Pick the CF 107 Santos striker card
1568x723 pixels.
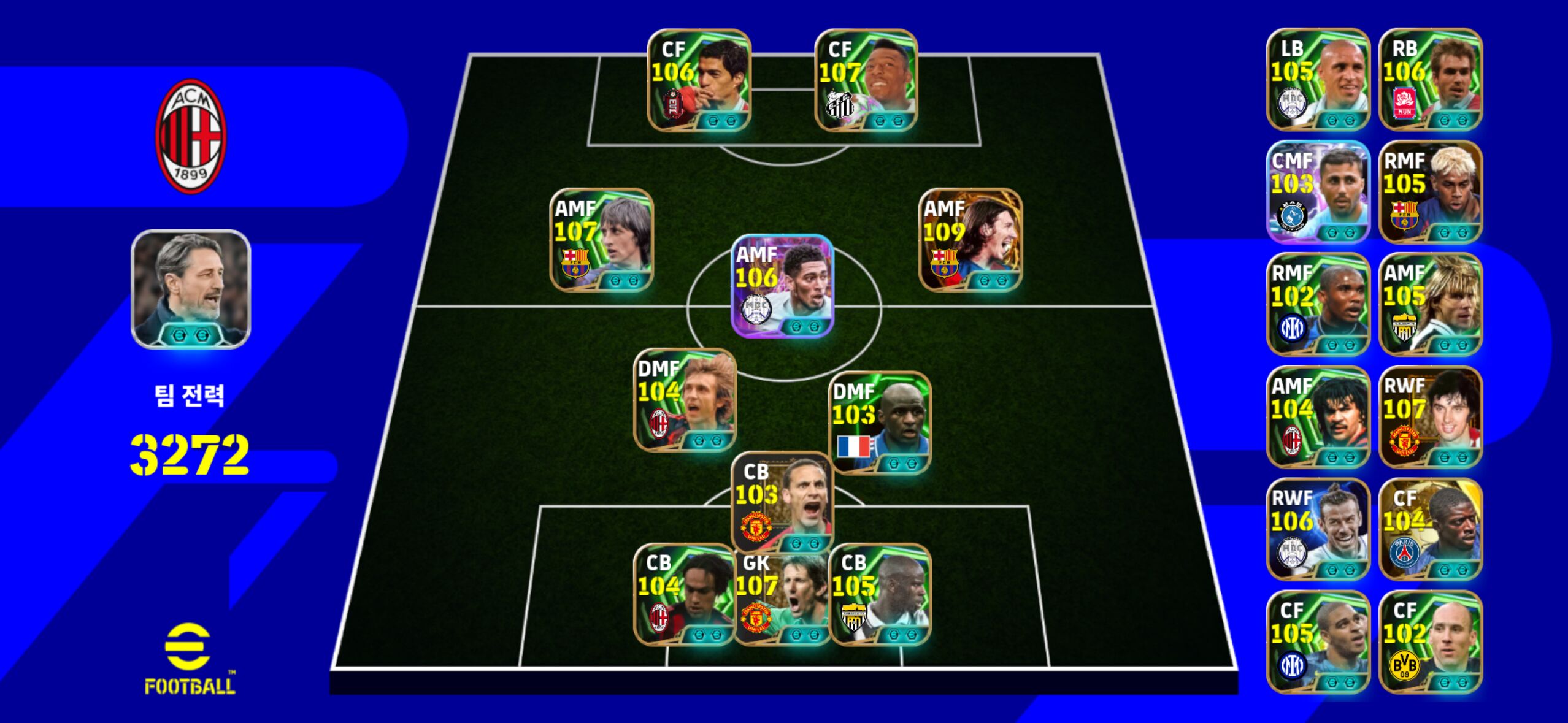click(866, 80)
